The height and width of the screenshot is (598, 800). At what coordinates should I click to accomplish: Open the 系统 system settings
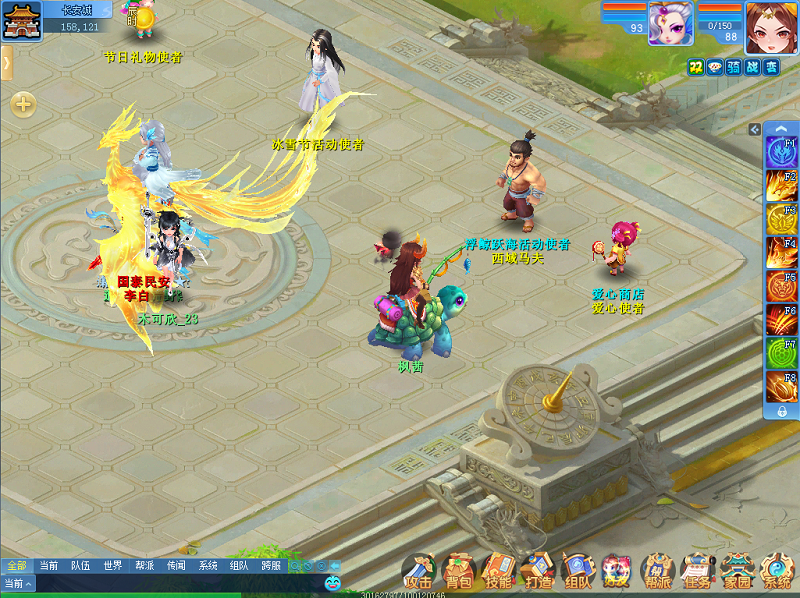pos(777,571)
